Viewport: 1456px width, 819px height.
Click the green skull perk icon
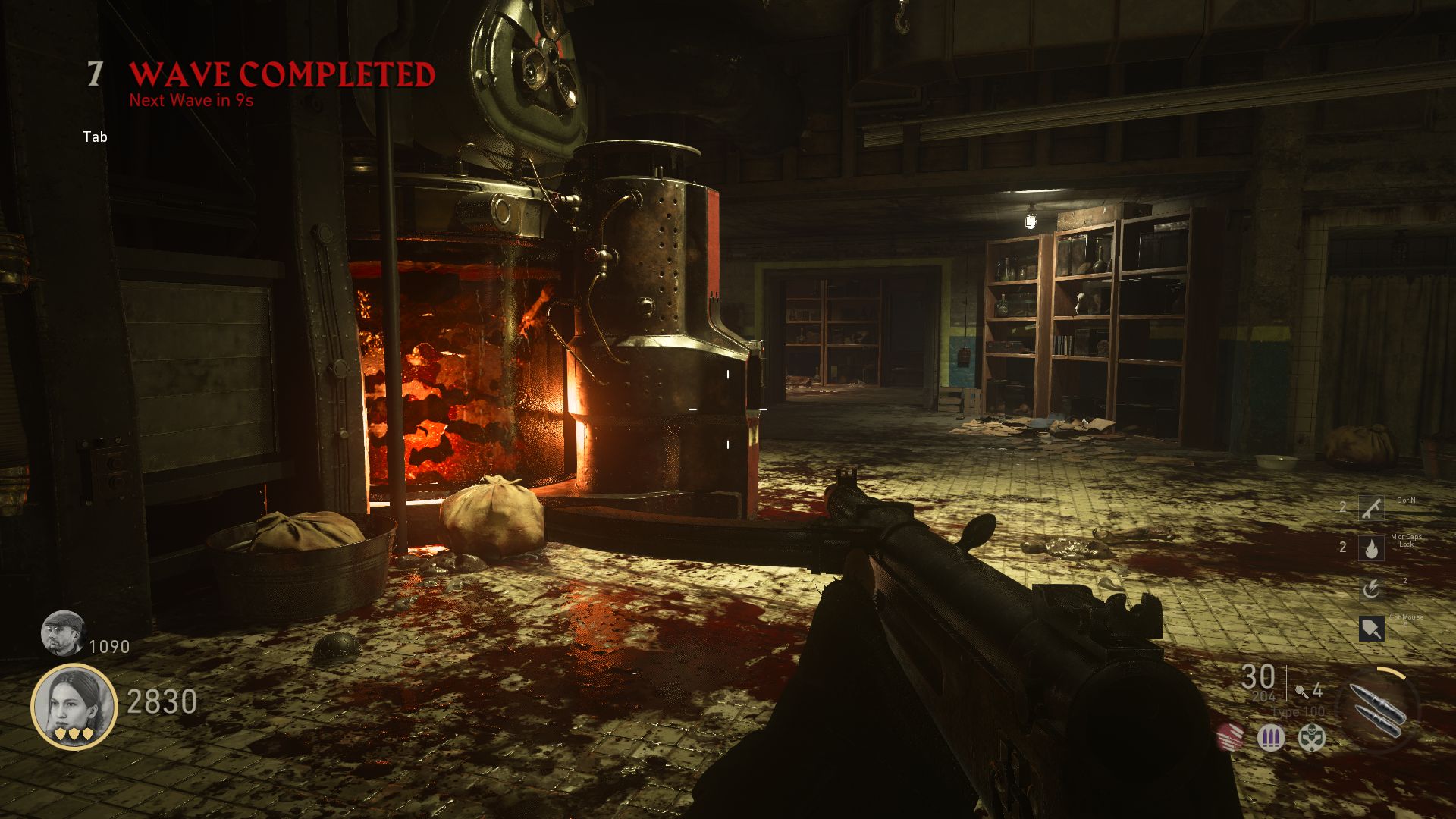pos(1311,737)
